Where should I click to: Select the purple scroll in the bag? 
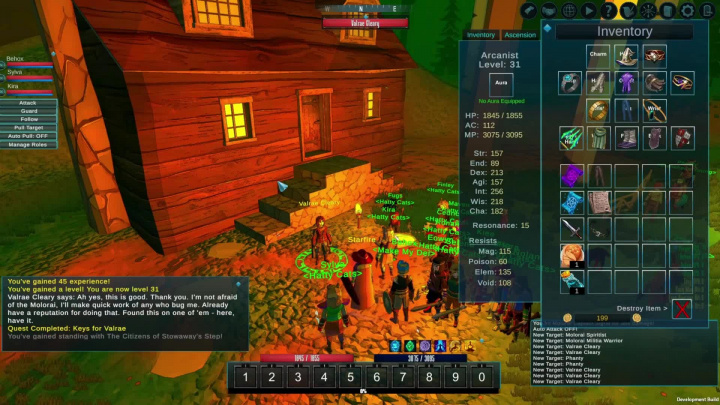[571, 176]
